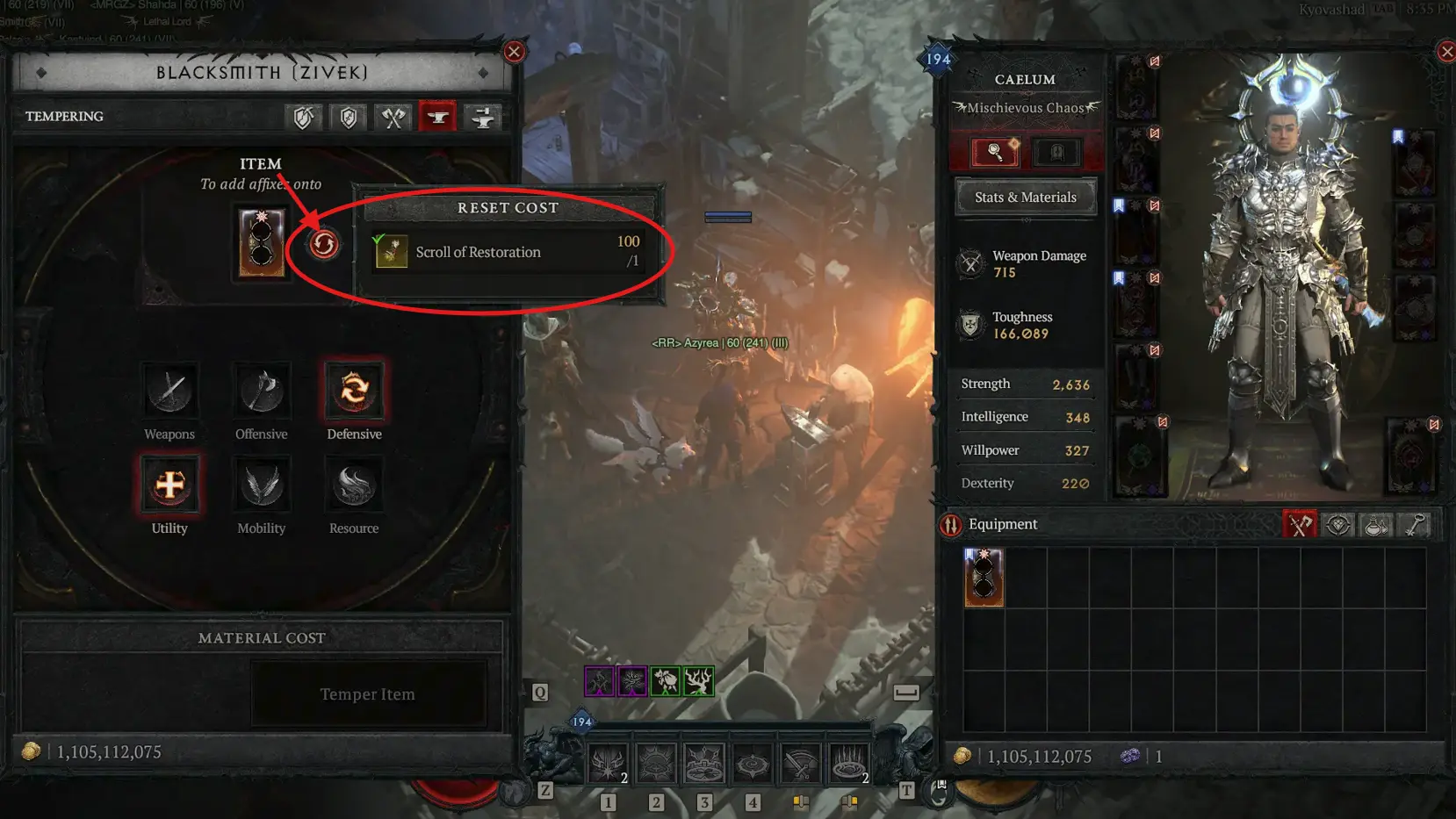The height and width of the screenshot is (819, 1456).
Task: Select the Defensive tempering category
Action: (x=354, y=391)
